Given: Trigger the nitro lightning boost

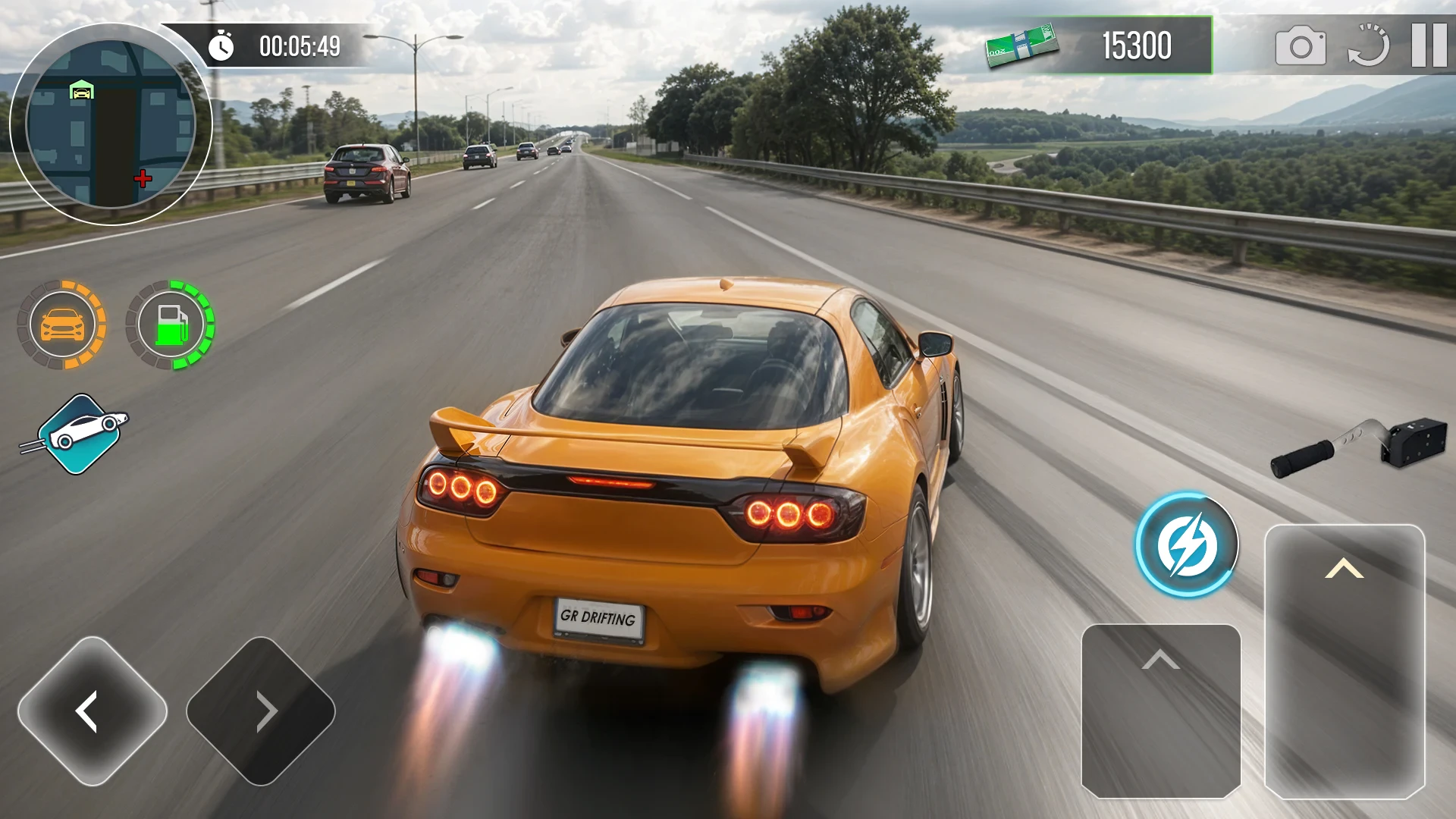Looking at the screenshot, I should [x=1186, y=544].
